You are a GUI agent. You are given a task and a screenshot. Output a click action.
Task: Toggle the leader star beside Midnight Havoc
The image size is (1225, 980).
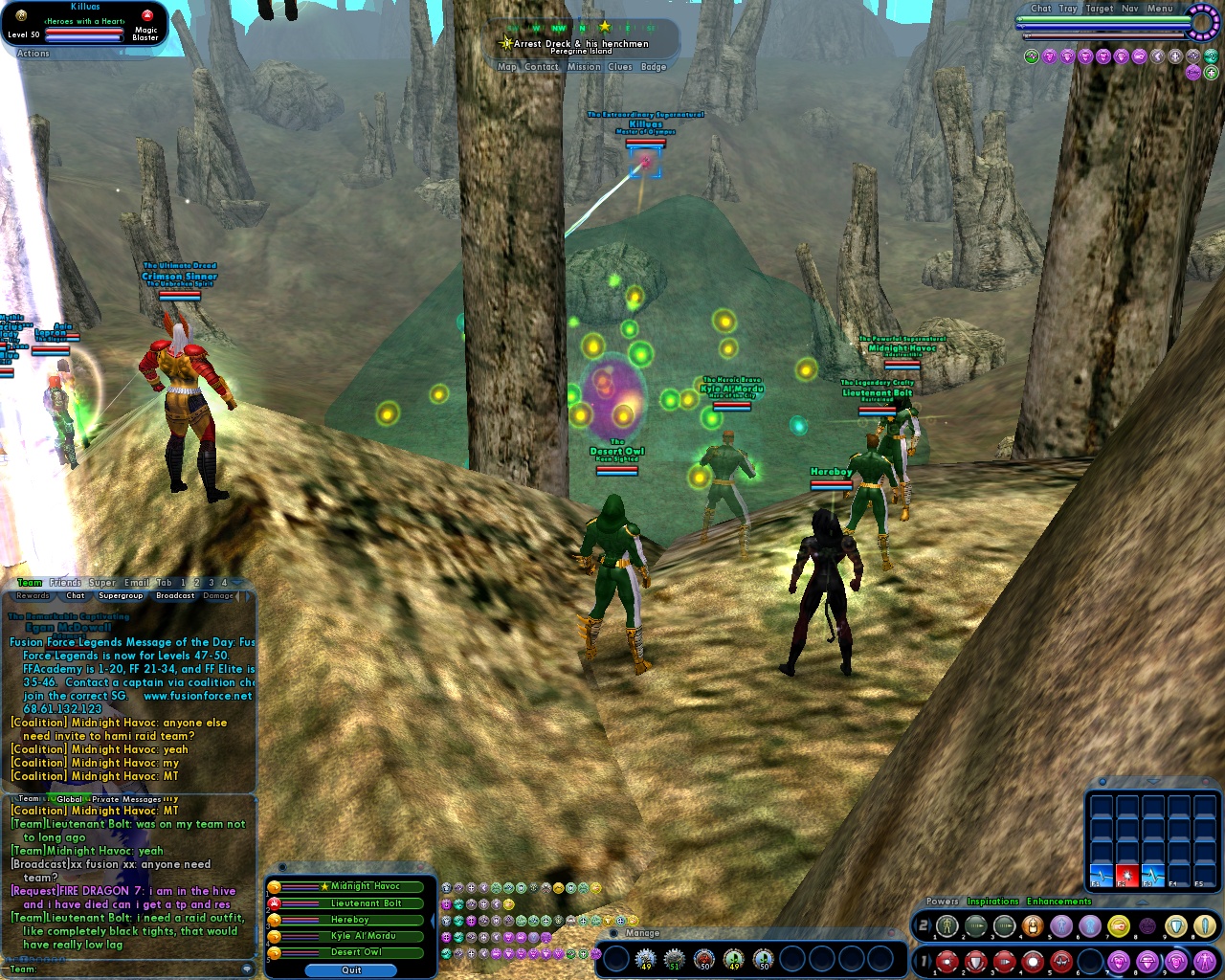tap(324, 886)
